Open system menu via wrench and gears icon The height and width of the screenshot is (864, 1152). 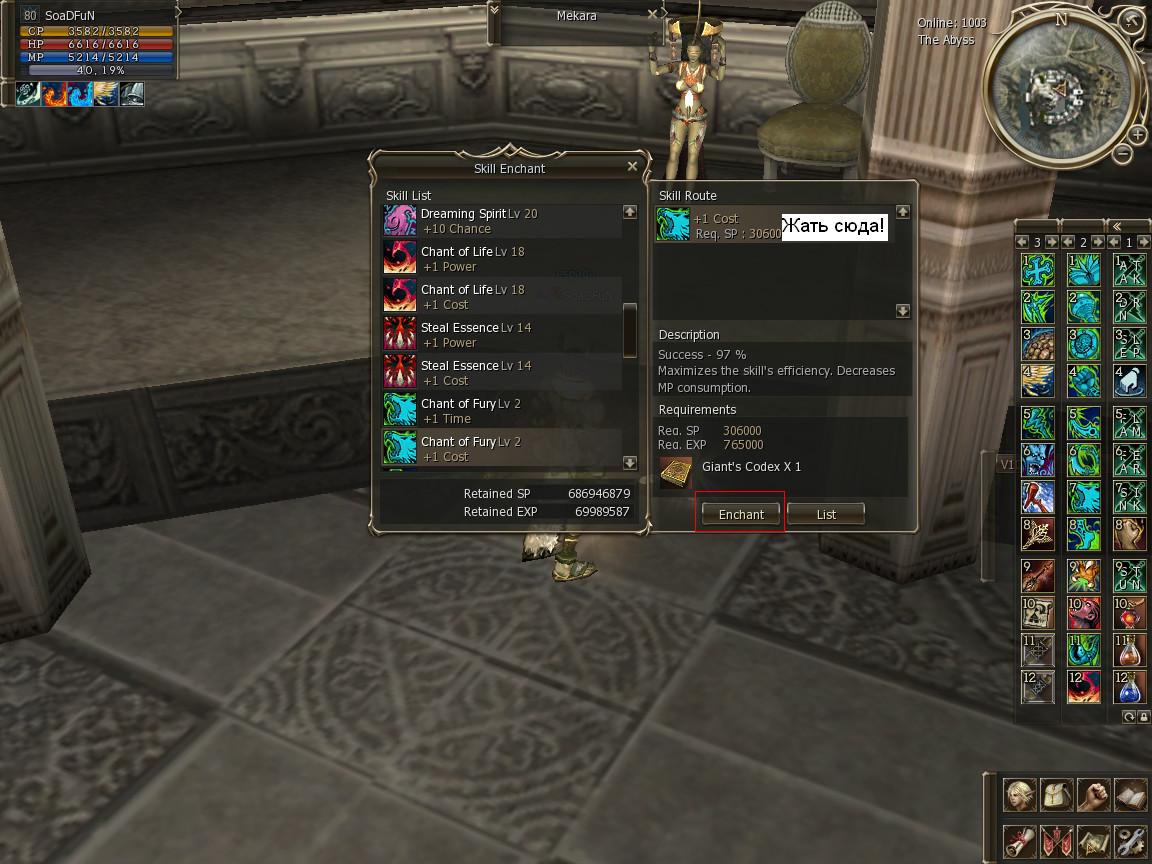pos(1130,842)
